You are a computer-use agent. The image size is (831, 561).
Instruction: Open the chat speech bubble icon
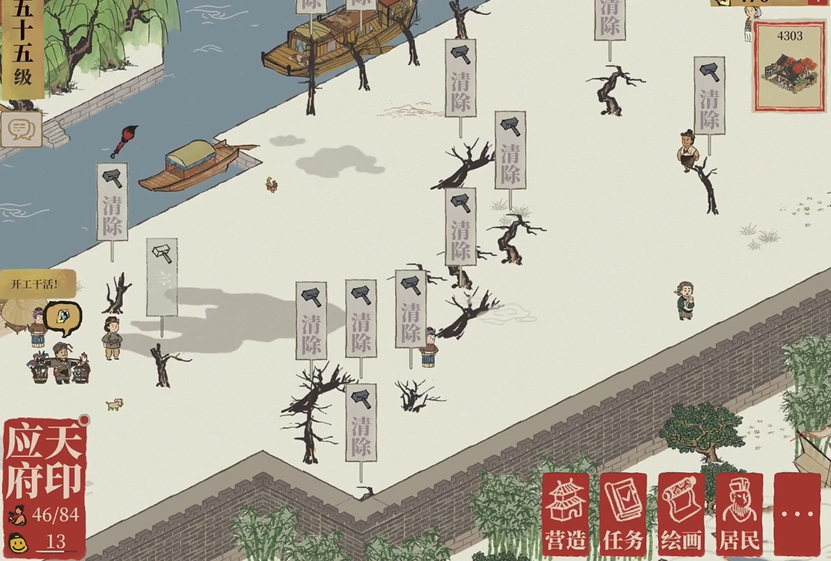click(x=18, y=128)
